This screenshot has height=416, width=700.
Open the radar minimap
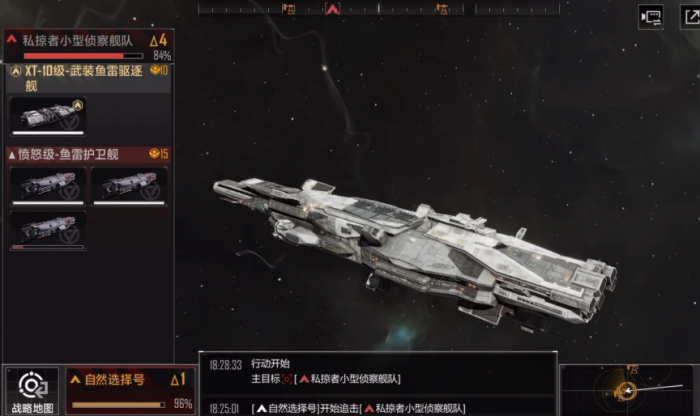click(x=628, y=390)
